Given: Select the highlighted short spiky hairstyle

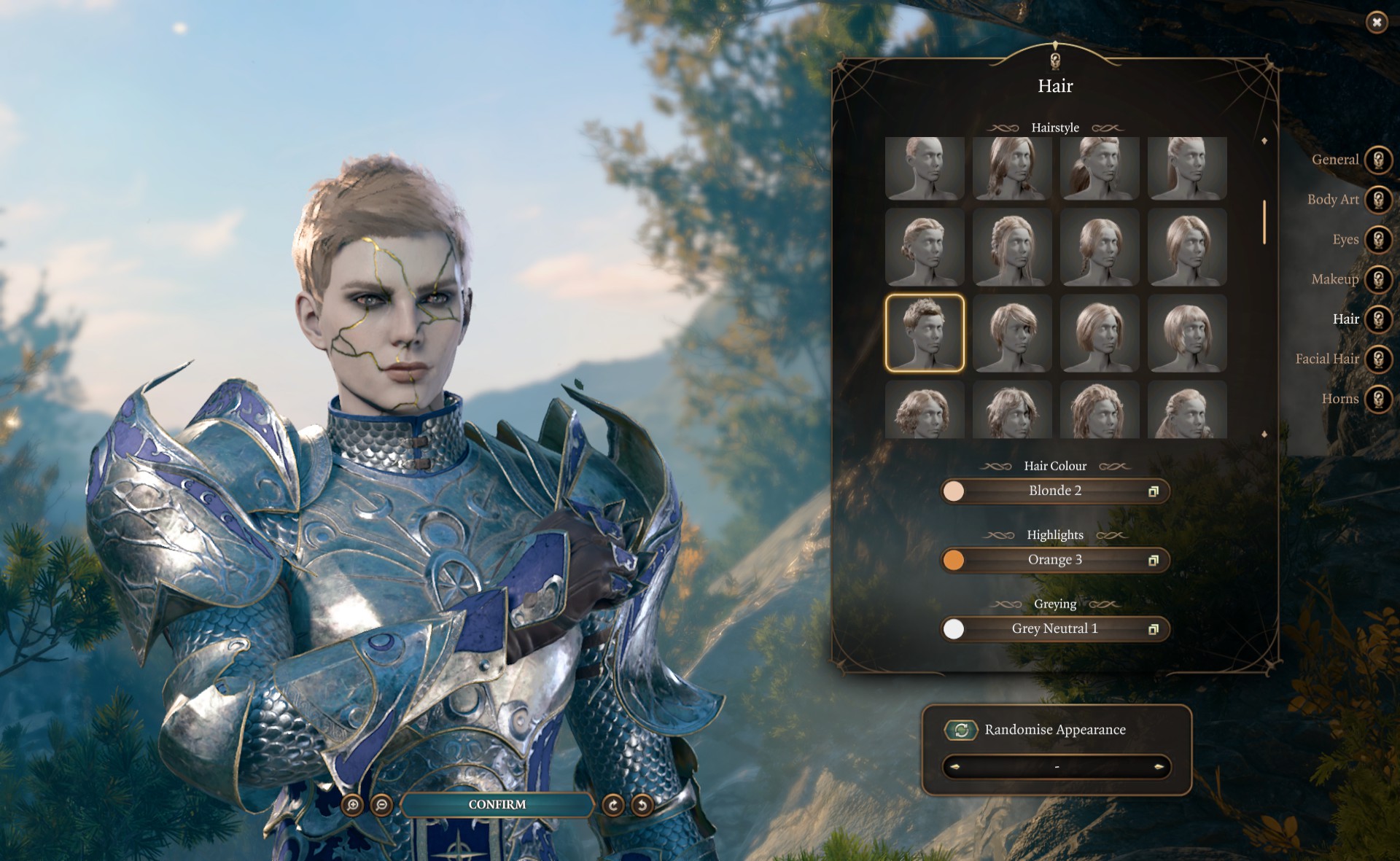Looking at the screenshot, I should point(925,333).
